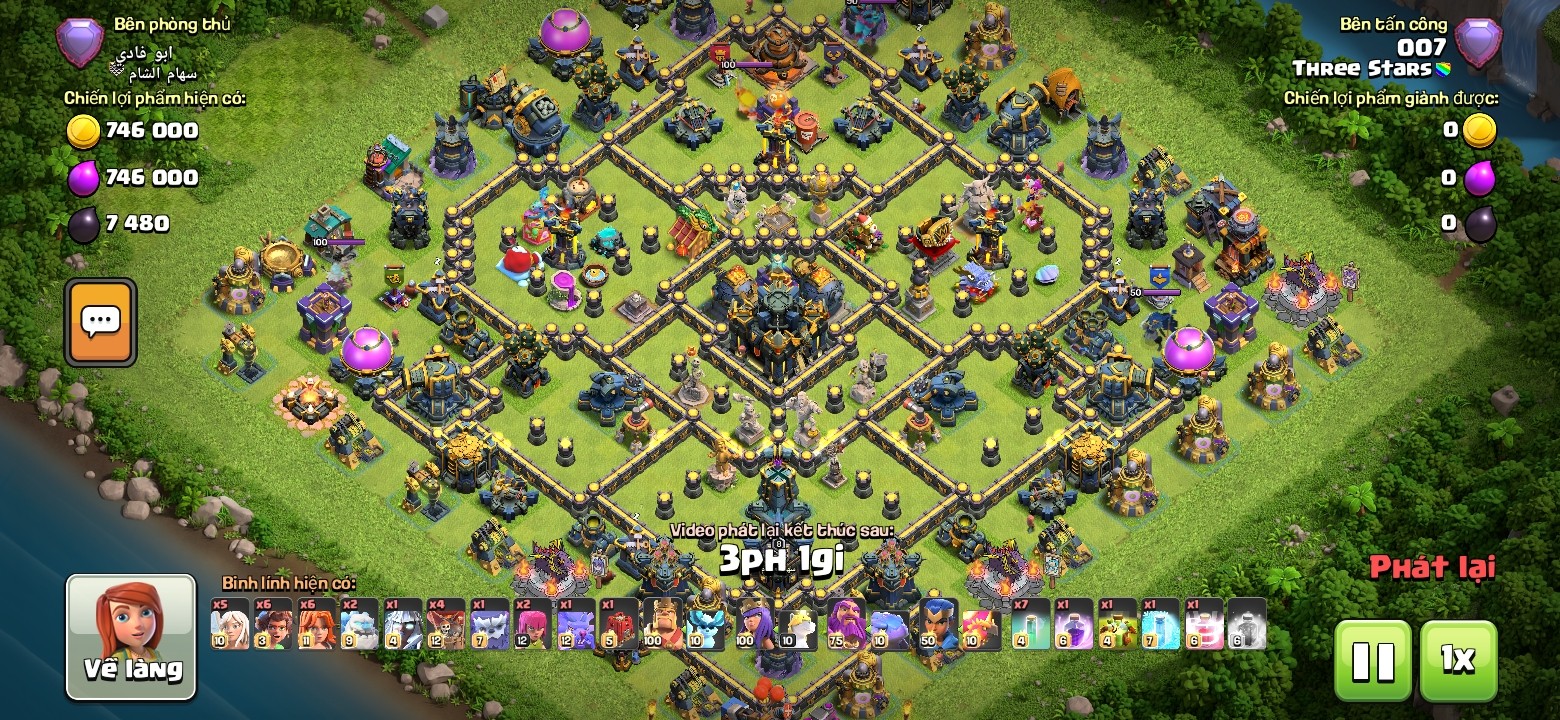Choose the Barbarian King hero slot

pyautogui.click(x=661, y=625)
